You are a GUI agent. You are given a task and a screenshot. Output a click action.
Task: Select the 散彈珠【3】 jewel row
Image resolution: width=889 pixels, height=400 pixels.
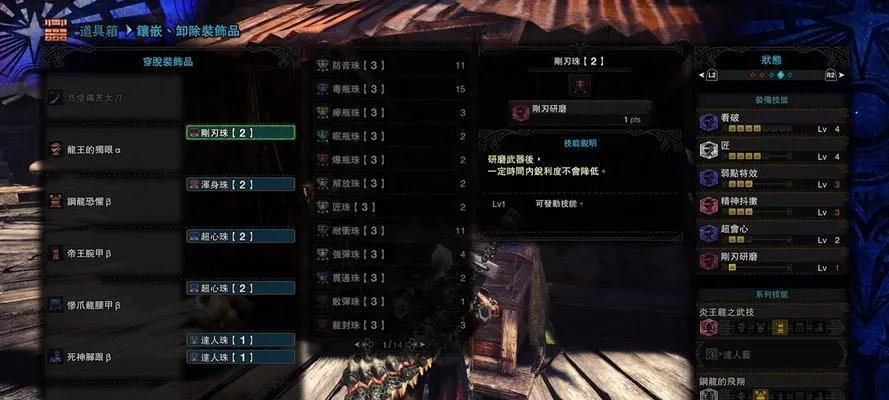tap(391, 301)
